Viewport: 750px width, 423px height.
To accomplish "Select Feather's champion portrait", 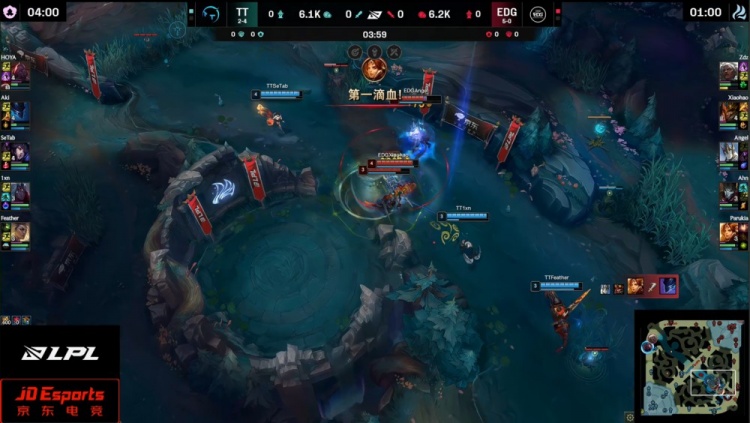I will (x=21, y=232).
